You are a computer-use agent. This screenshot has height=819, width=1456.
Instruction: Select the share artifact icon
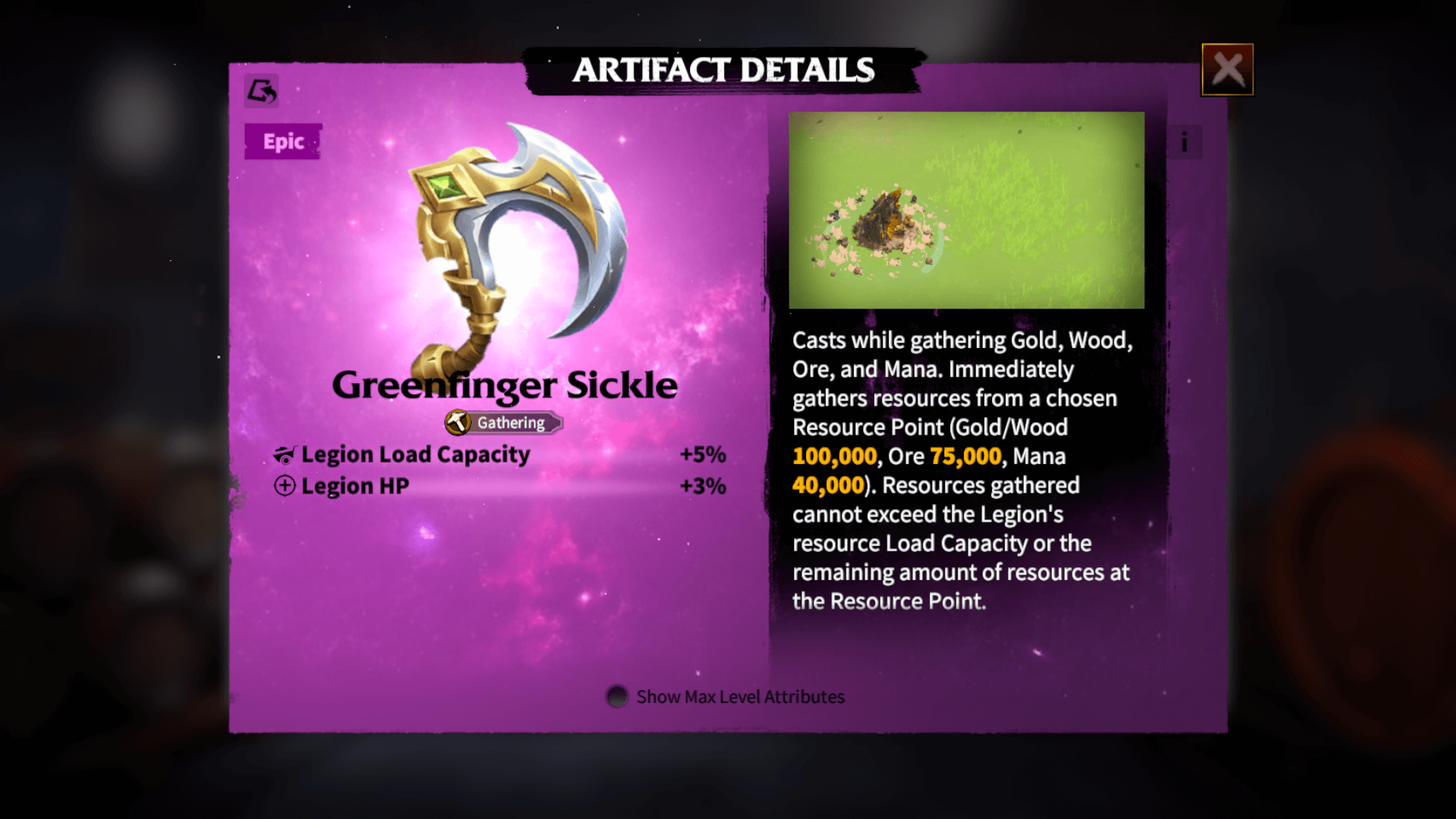261,91
